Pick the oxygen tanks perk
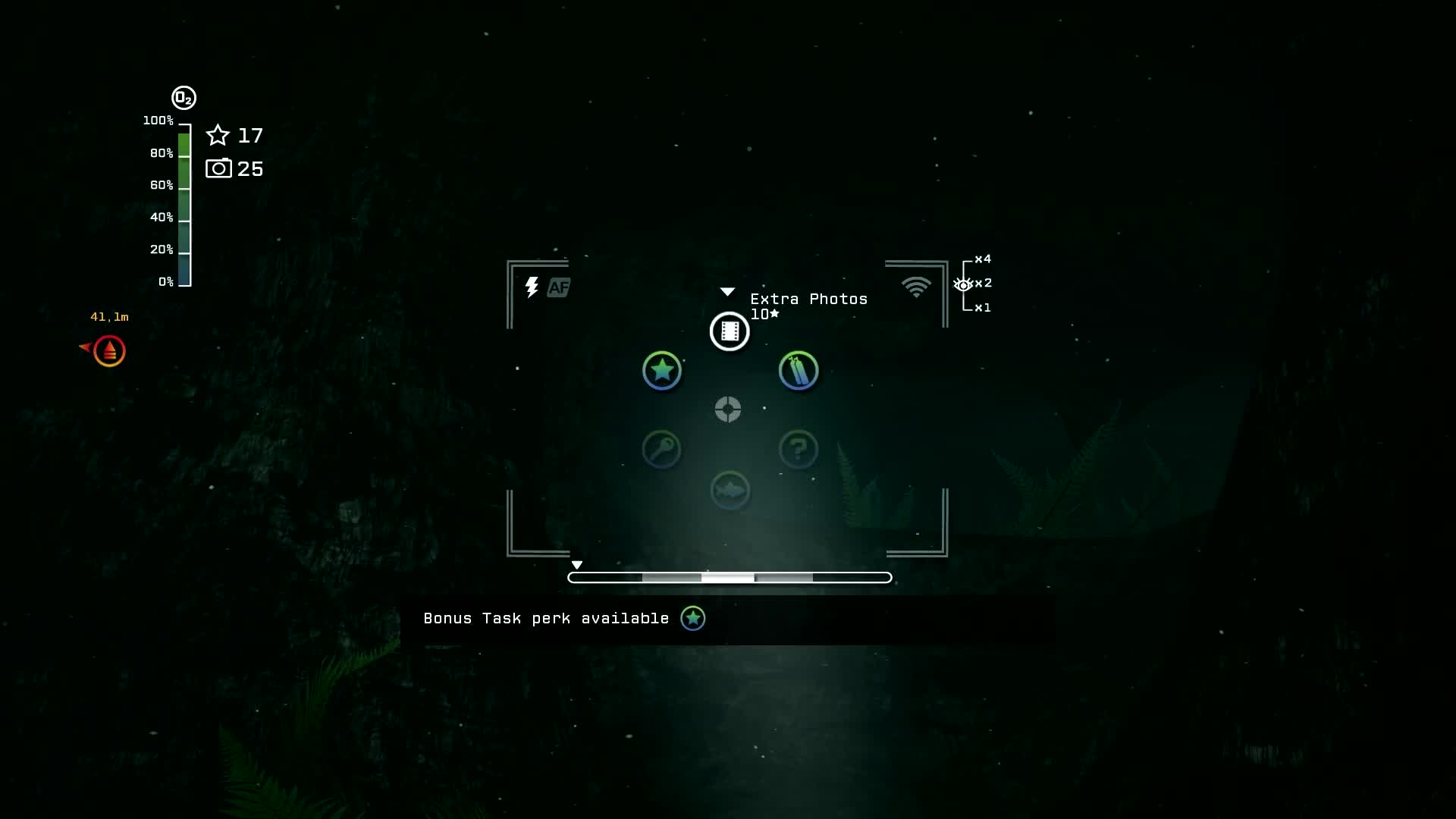 pyautogui.click(x=798, y=371)
